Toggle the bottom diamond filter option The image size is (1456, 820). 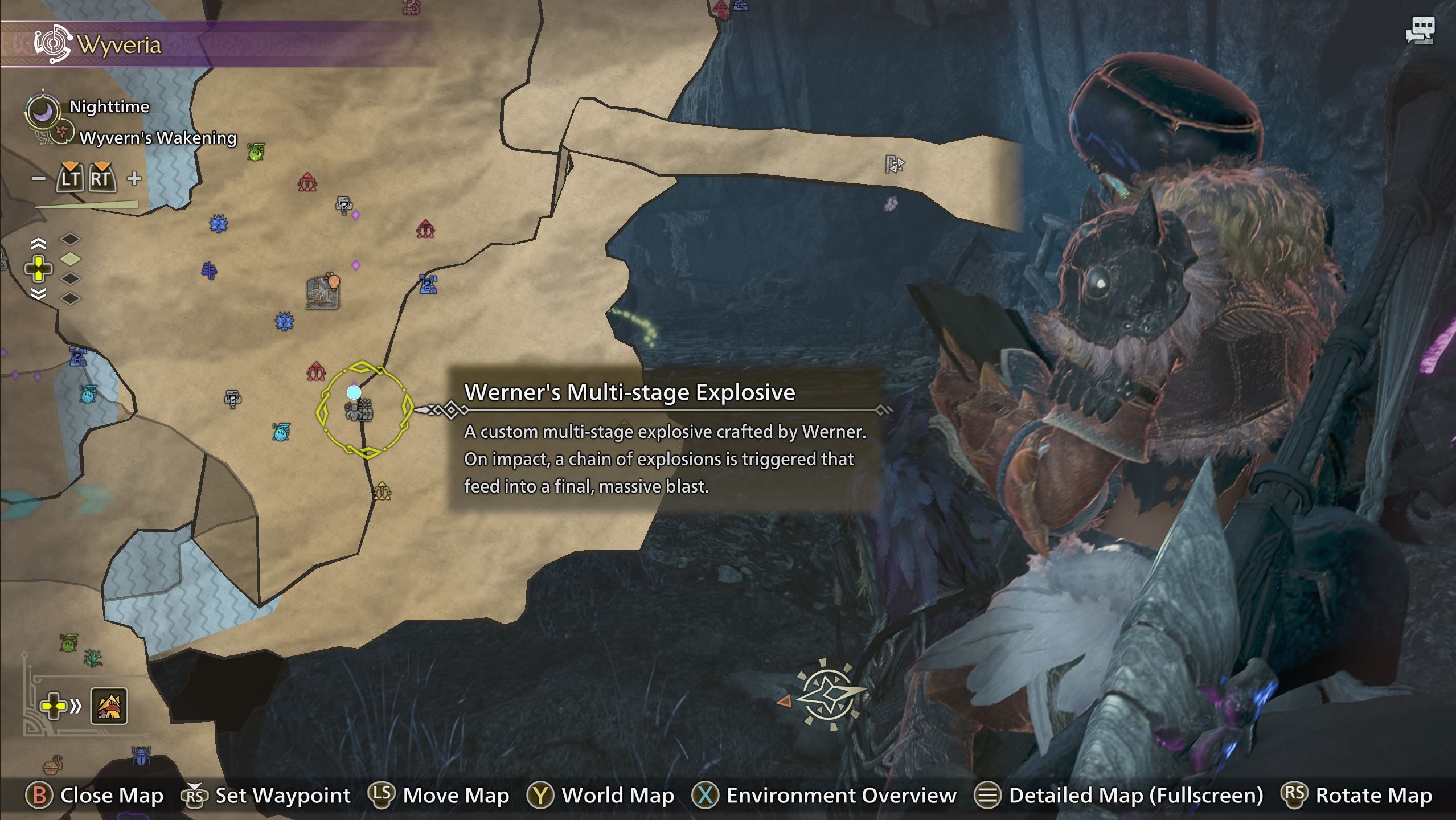[x=71, y=298]
